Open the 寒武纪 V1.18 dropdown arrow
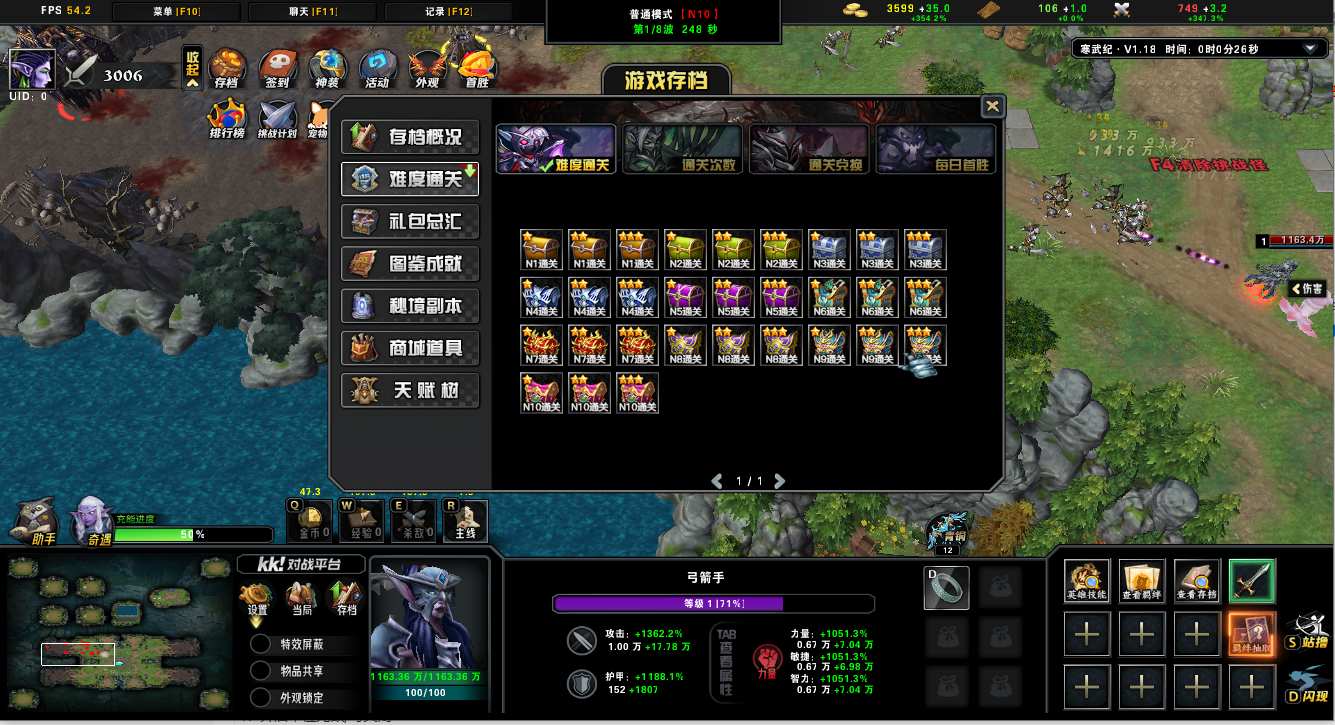Image resolution: width=1335 pixels, height=725 pixels. [1310, 49]
